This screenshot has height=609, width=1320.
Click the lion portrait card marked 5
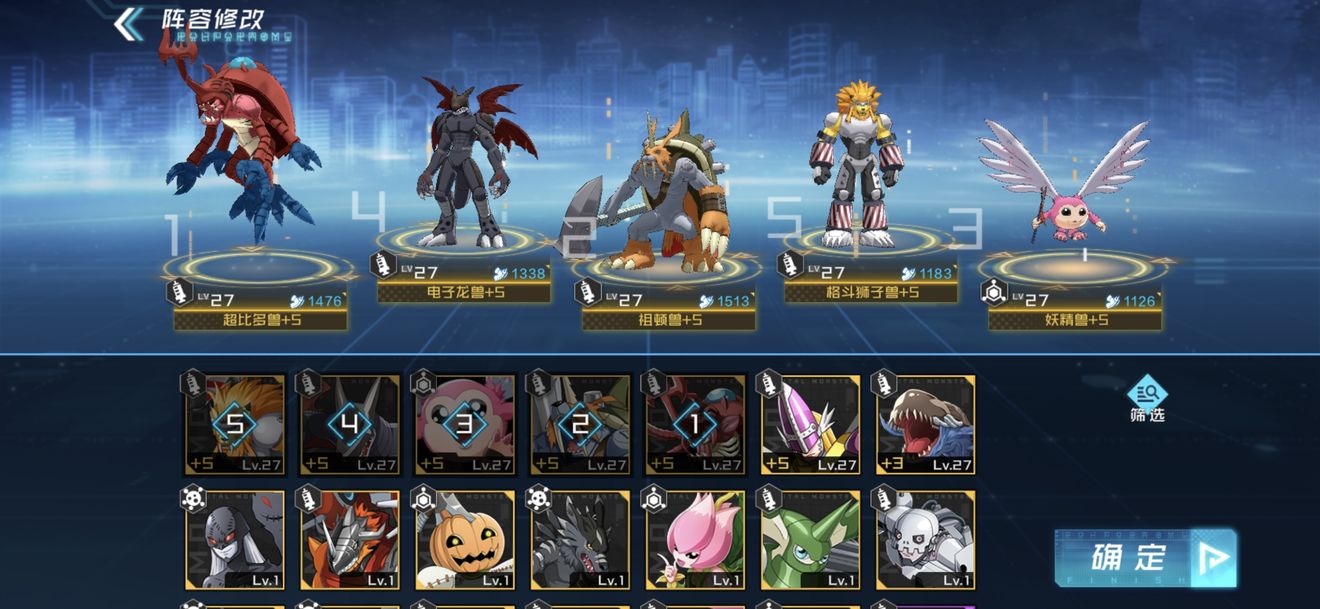click(x=235, y=424)
